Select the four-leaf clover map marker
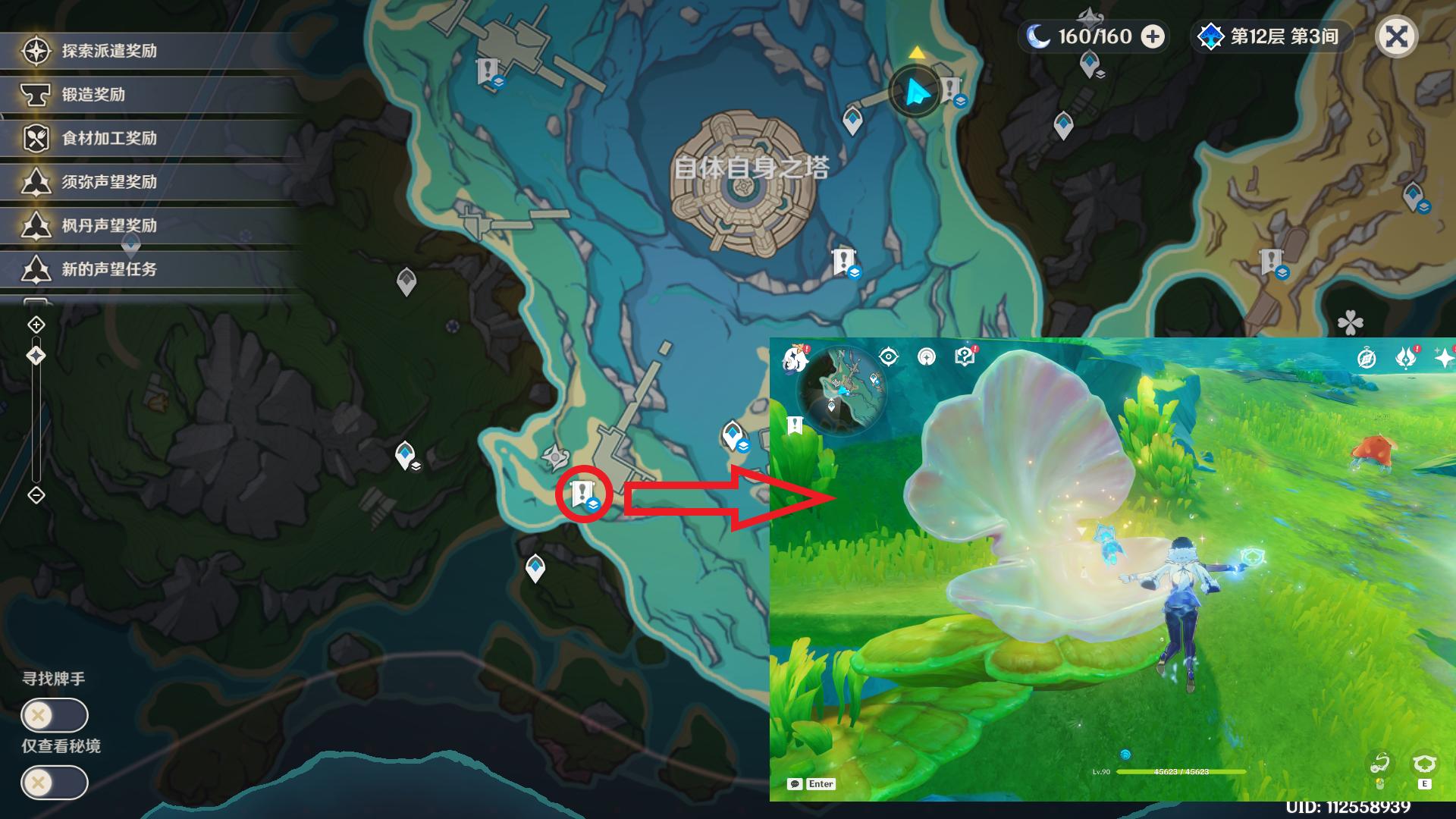The height and width of the screenshot is (819, 1456). click(x=1351, y=323)
